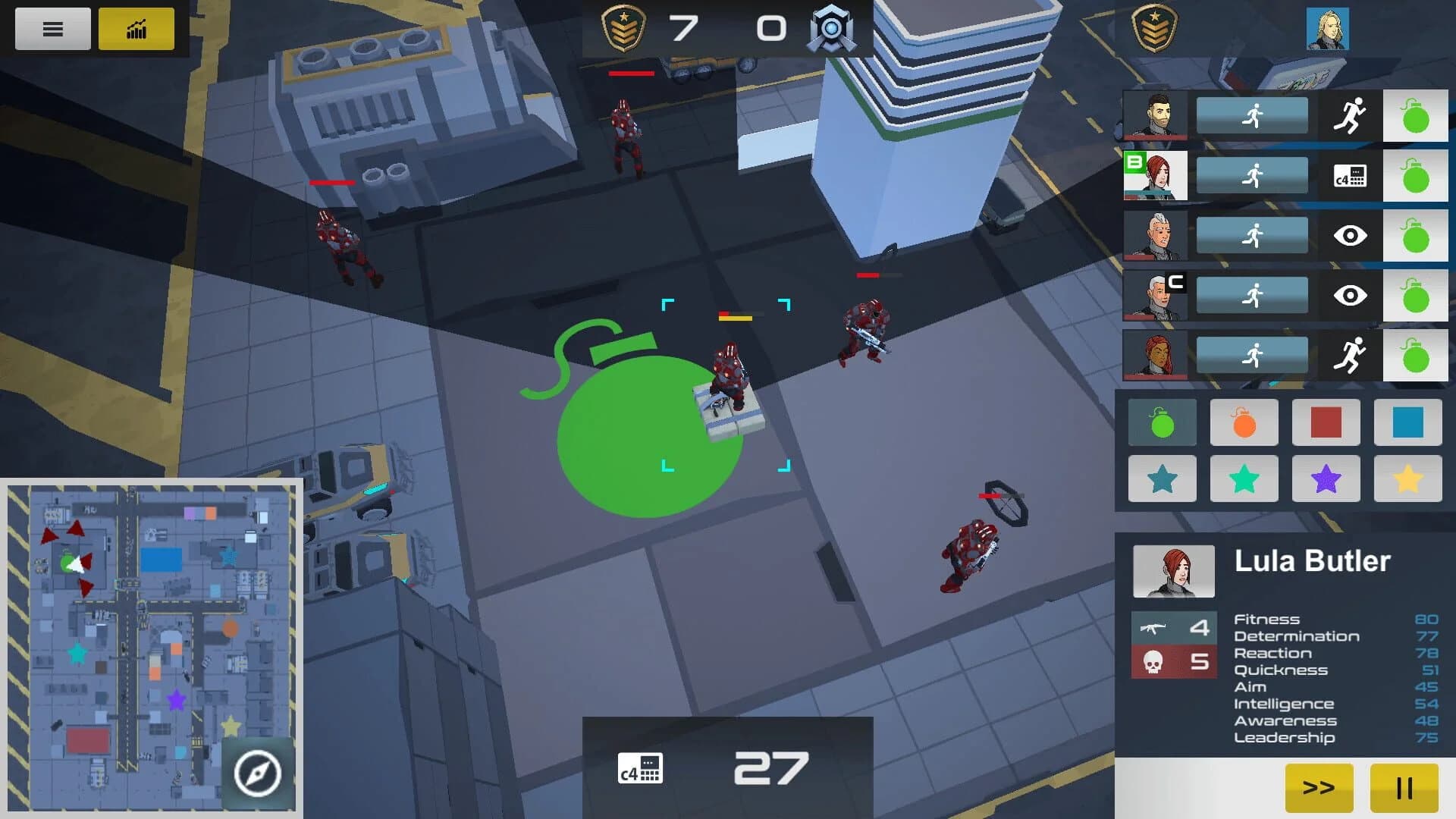The width and height of the screenshot is (1456, 819).
Task: Select the green bomb marker icon
Action: (1162, 421)
